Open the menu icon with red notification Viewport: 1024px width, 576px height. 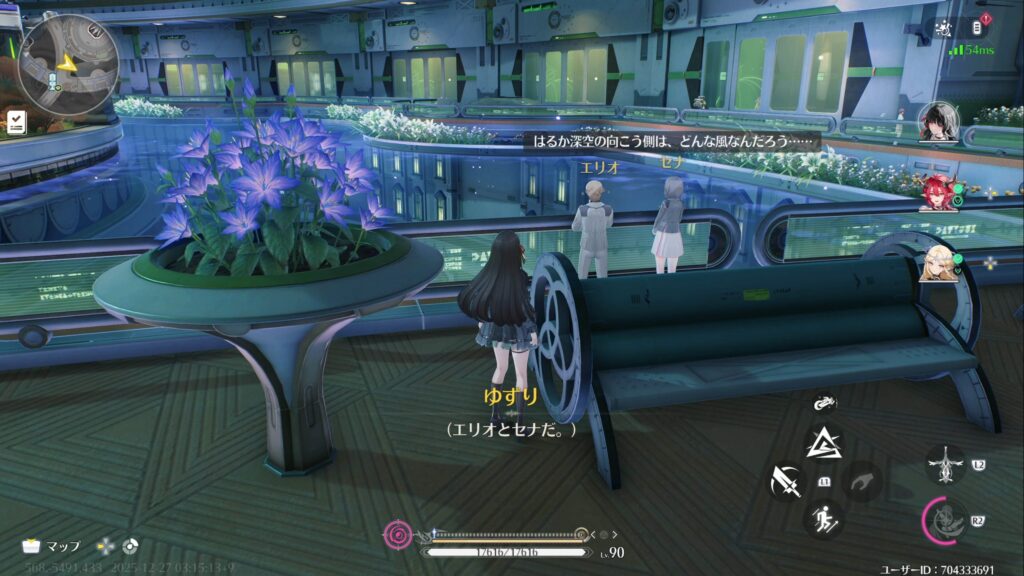(980, 27)
